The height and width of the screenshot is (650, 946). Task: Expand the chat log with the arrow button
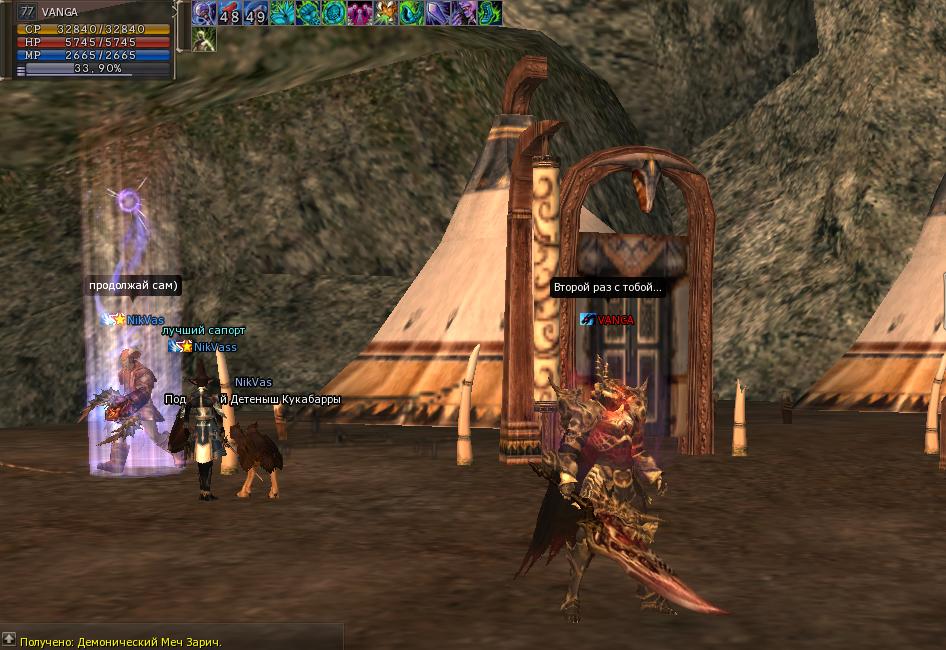point(9,638)
